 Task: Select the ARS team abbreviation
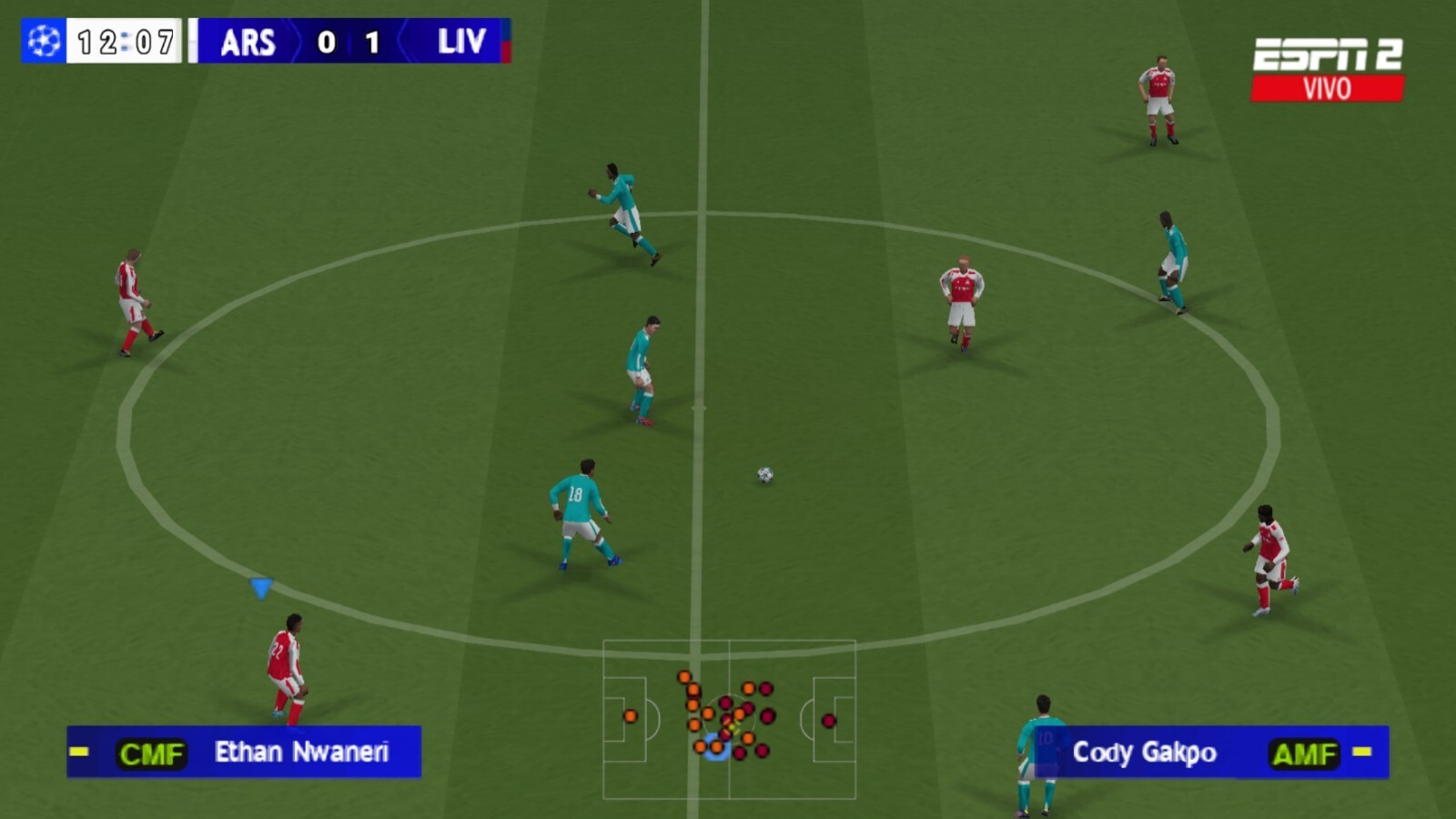(250, 42)
